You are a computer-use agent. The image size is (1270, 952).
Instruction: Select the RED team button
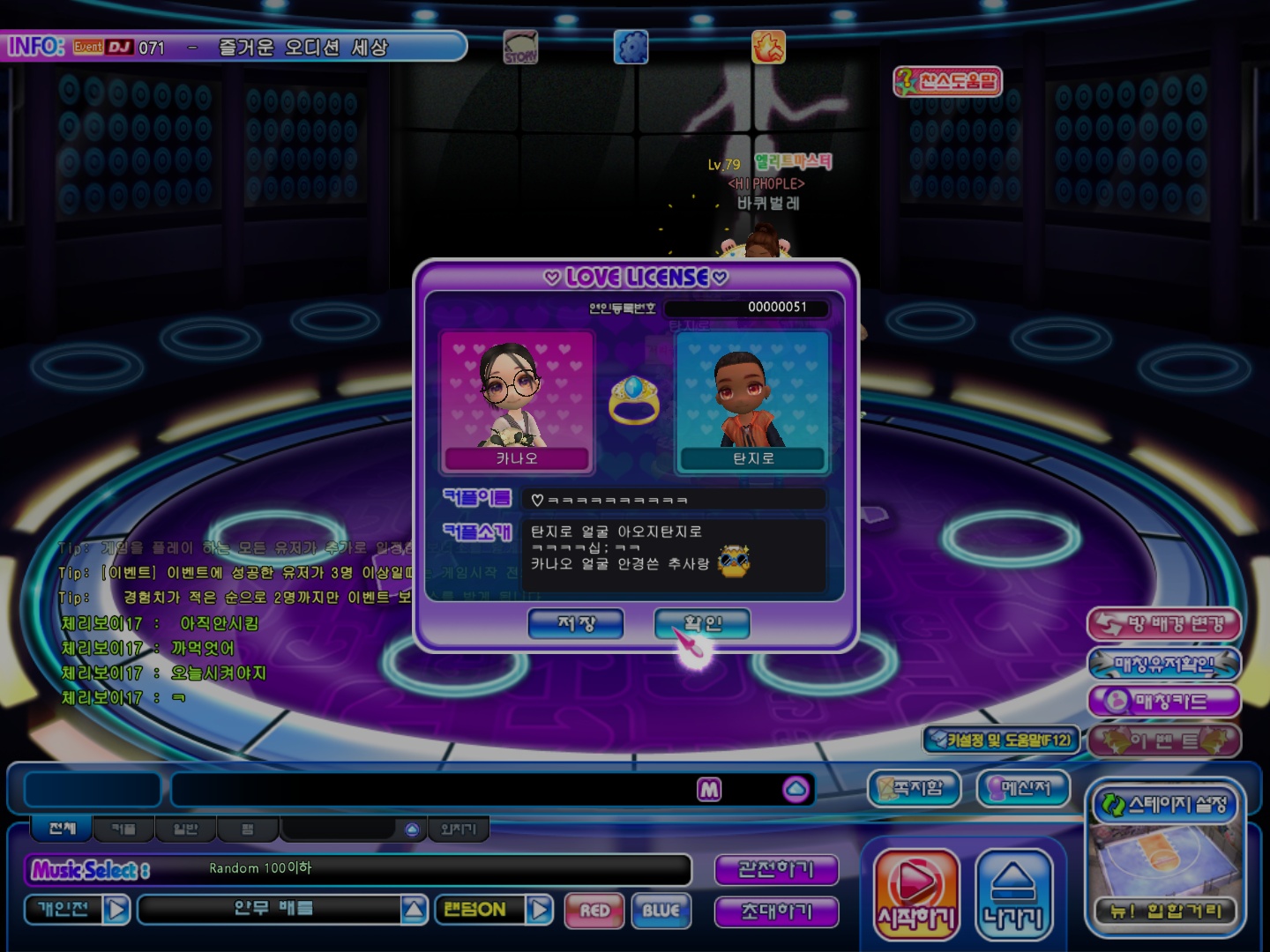point(594,911)
